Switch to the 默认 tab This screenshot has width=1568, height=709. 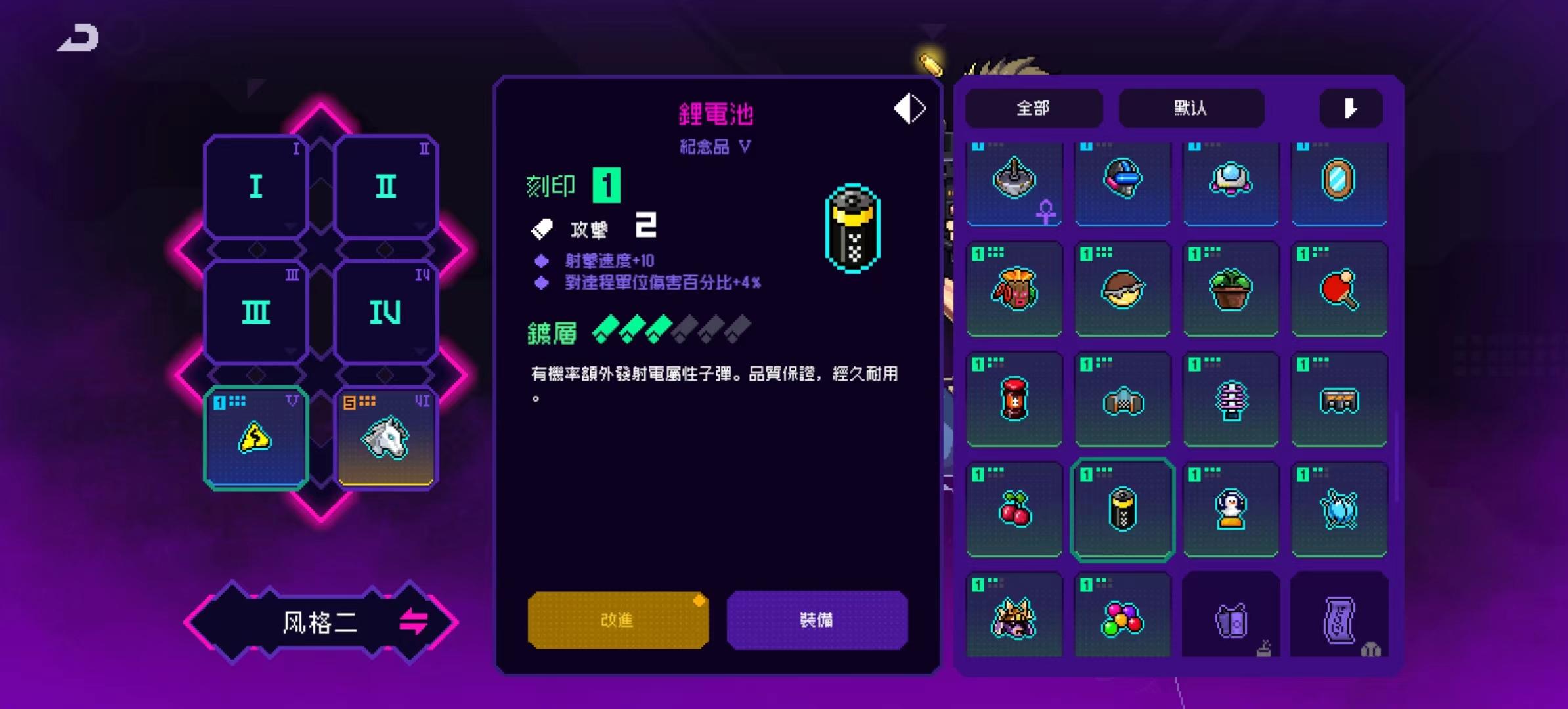click(x=1191, y=108)
